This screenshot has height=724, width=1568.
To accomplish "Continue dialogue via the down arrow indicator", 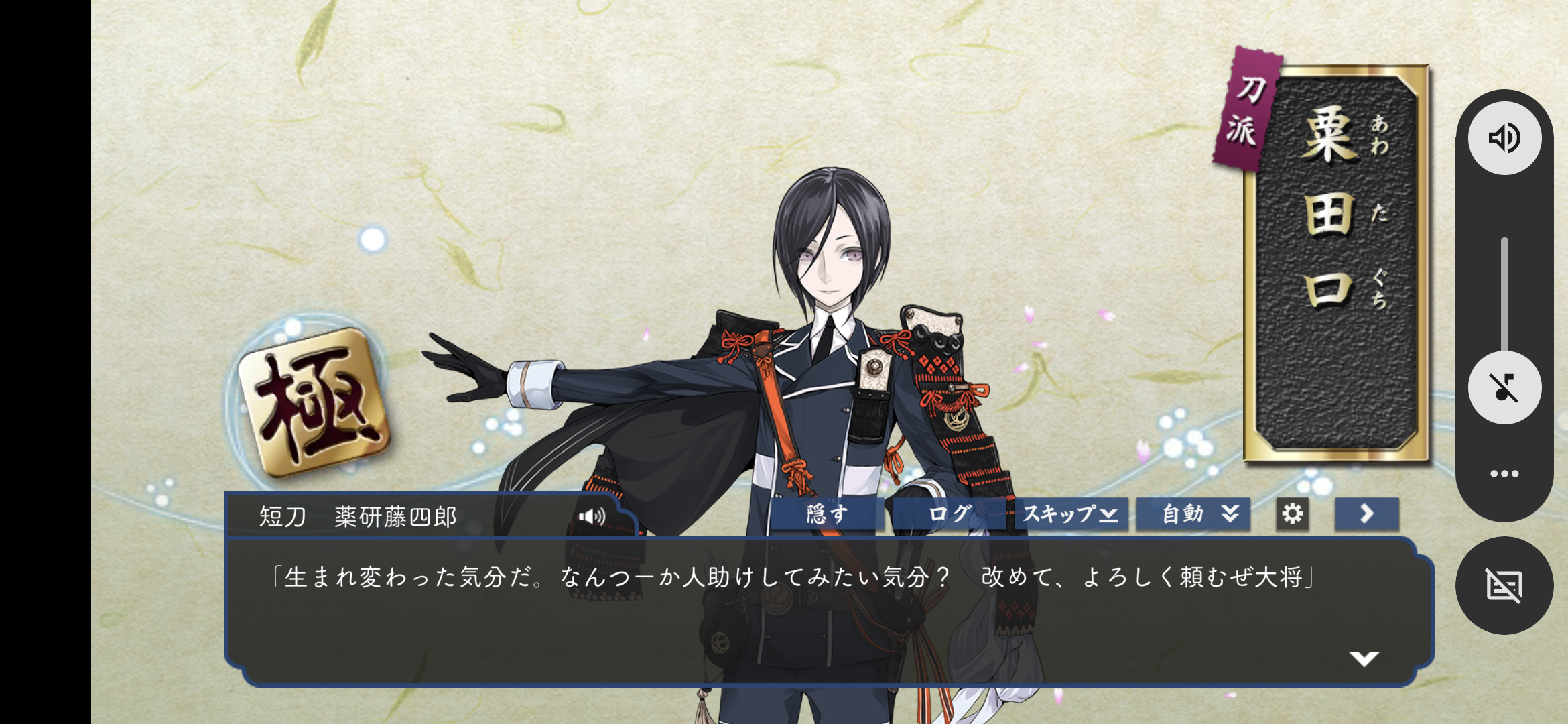I will (x=1364, y=658).
